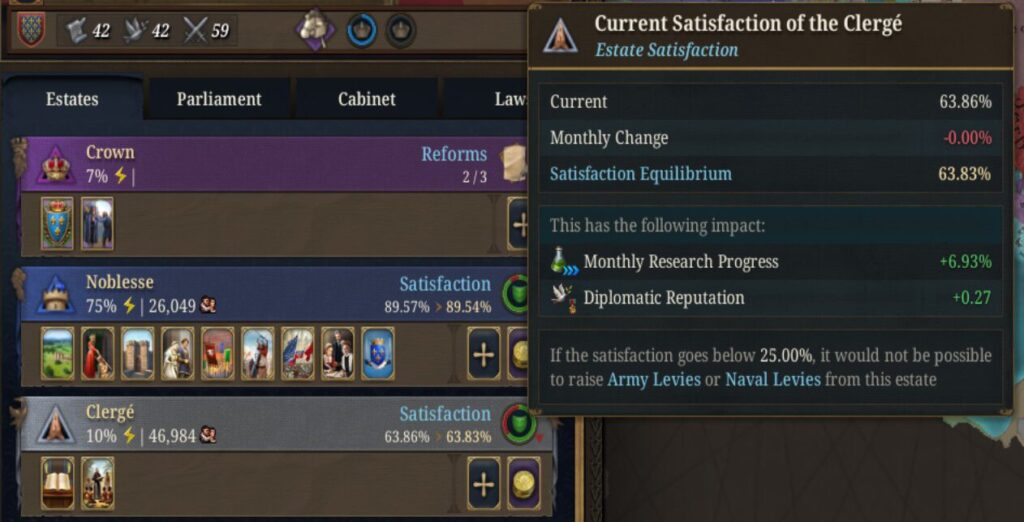This screenshot has width=1024, height=522.
Task: Select the Noblesse castle towers privilege
Action: point(137,353)
